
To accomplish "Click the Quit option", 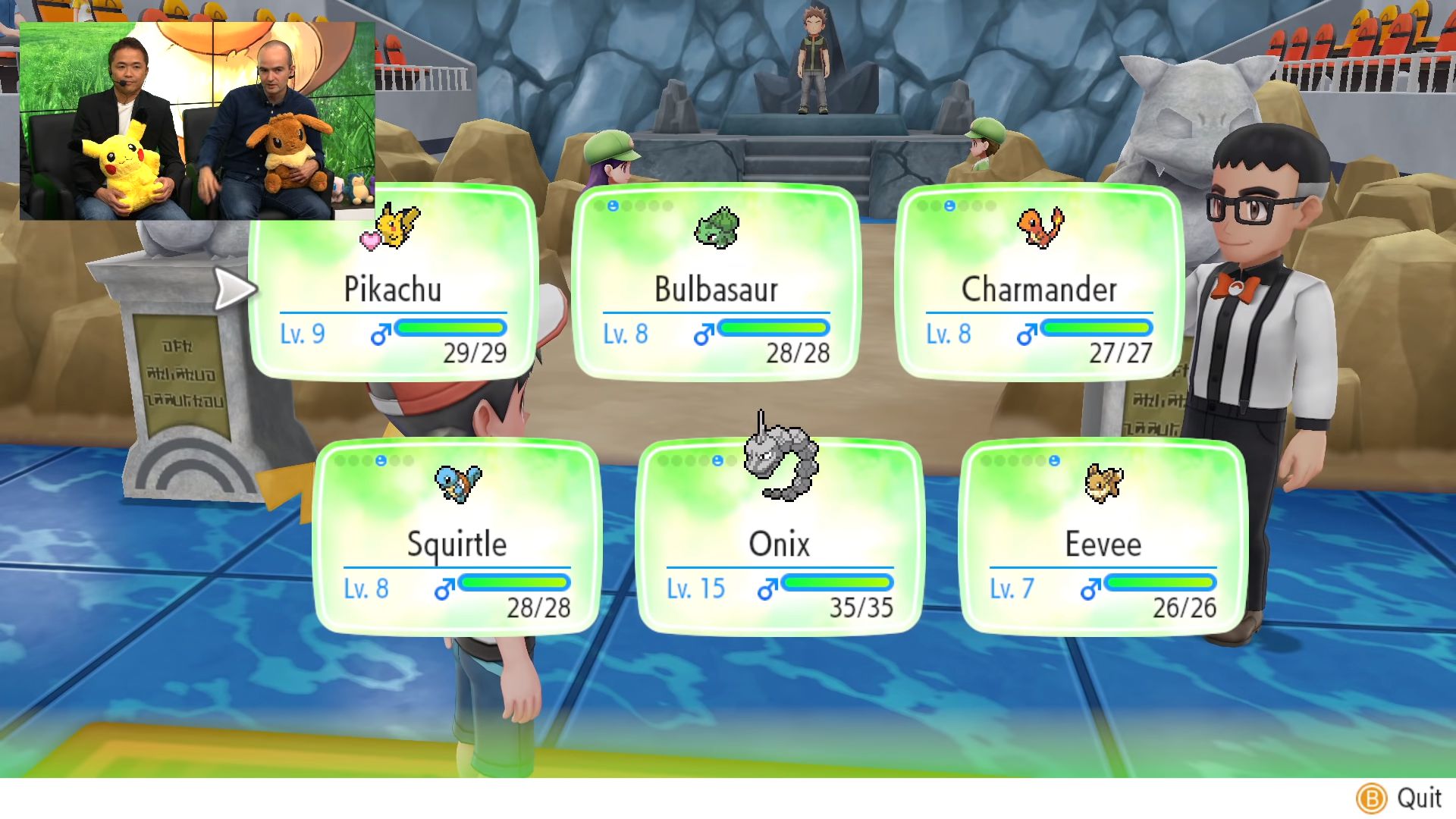I will pos(1399,798).
